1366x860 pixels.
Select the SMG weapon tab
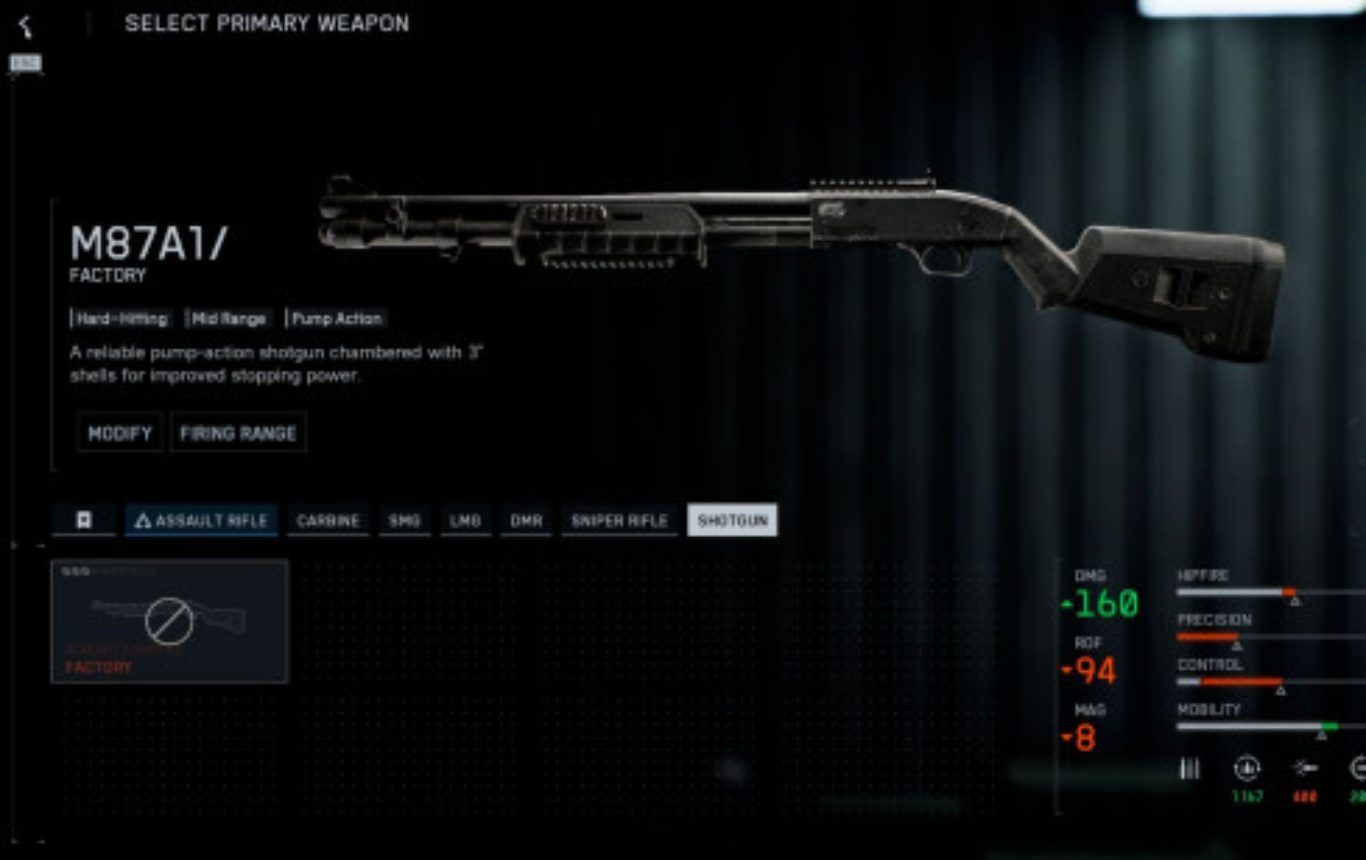point(404,521)
